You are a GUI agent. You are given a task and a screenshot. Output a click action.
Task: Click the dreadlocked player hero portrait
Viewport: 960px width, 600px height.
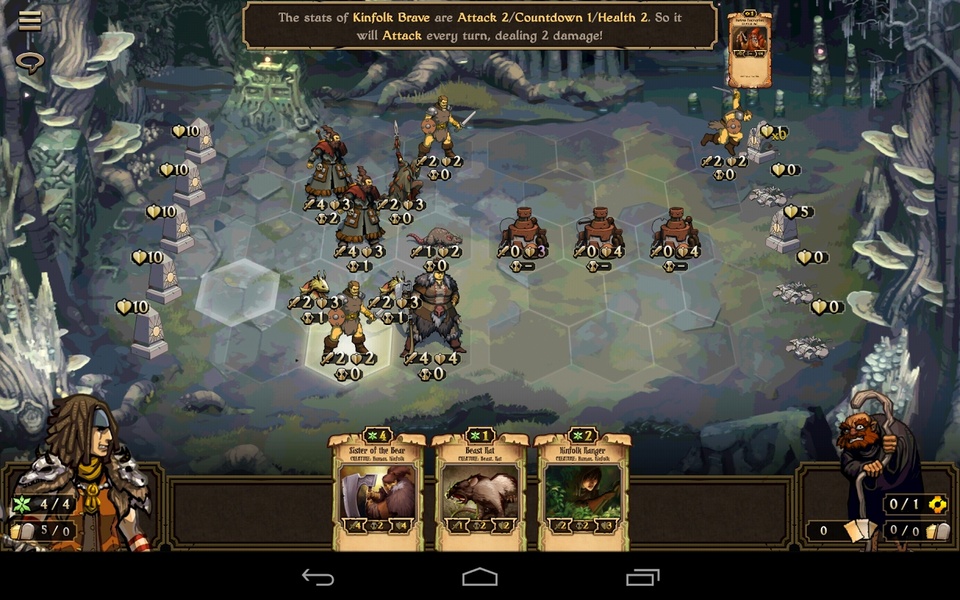(82, 470)
